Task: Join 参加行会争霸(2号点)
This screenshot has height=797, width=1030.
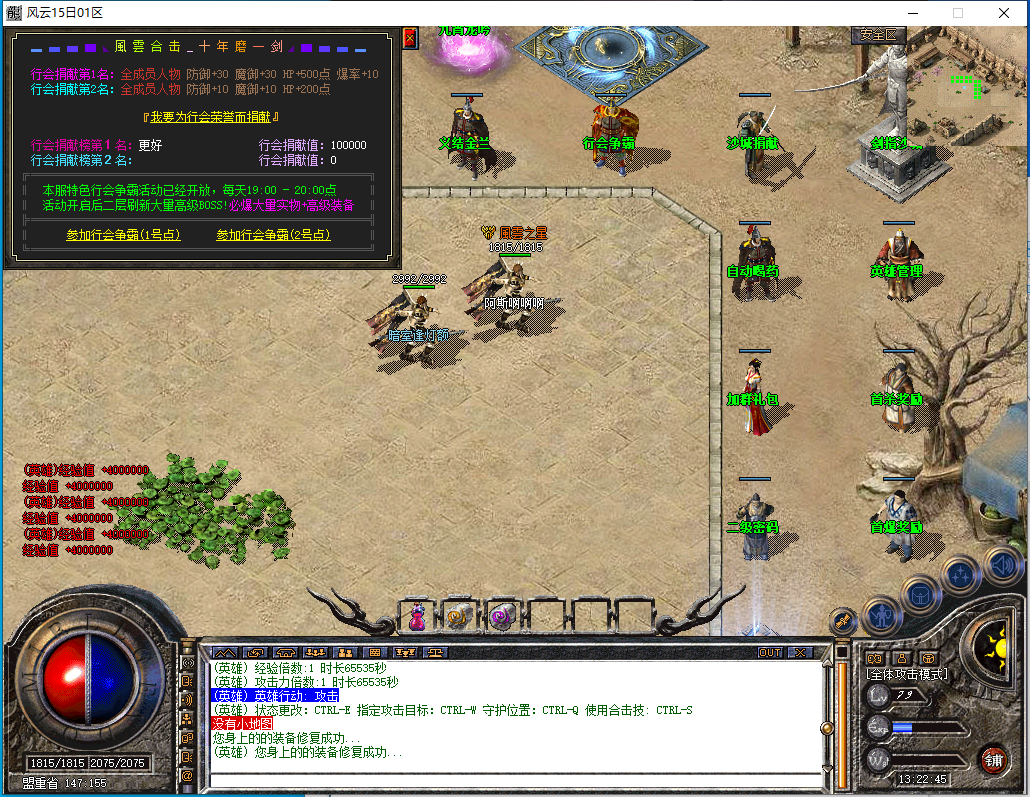Action: coord(273,235)
